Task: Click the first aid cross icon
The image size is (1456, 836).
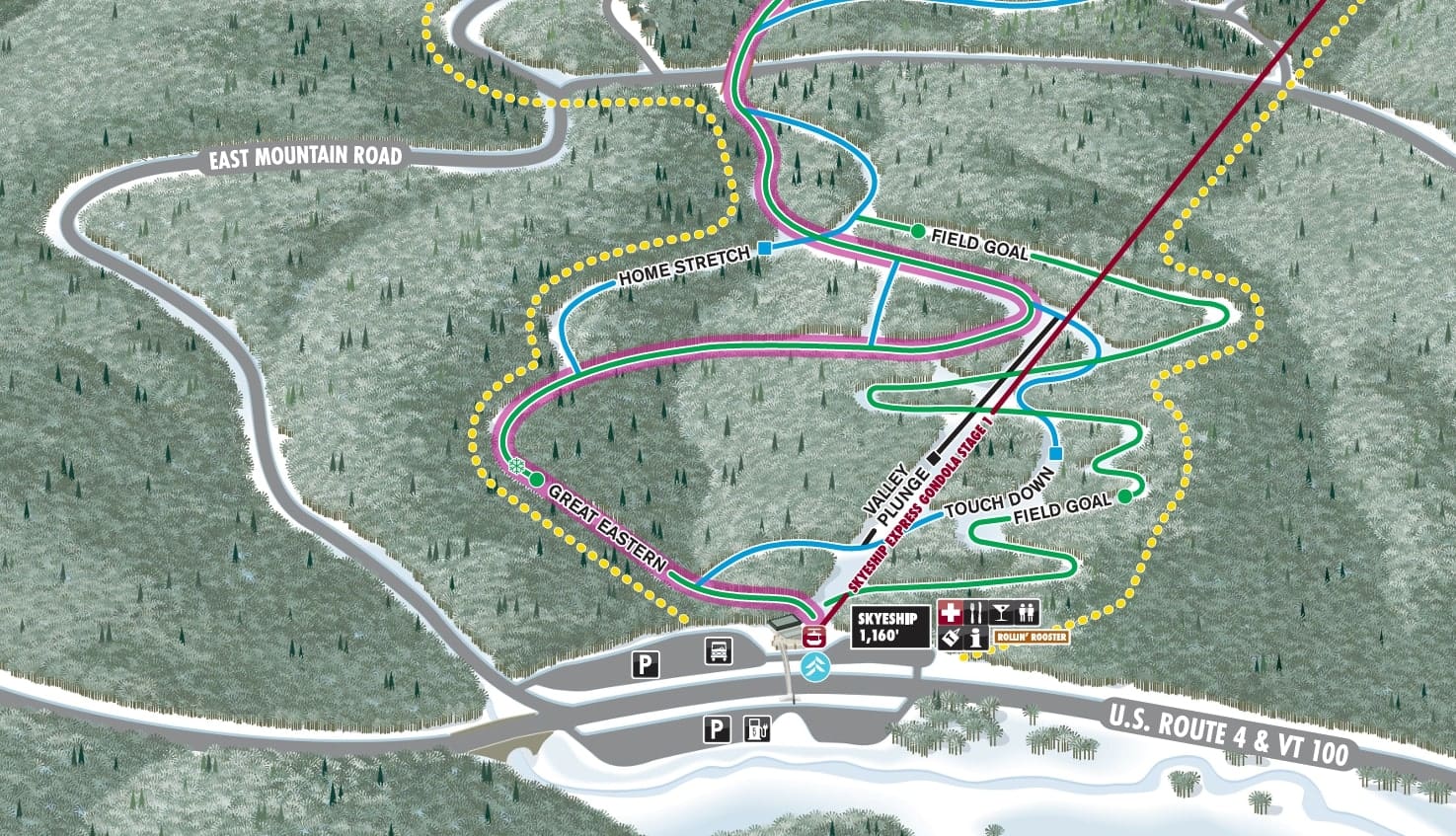Action: [x=951, y=612]
